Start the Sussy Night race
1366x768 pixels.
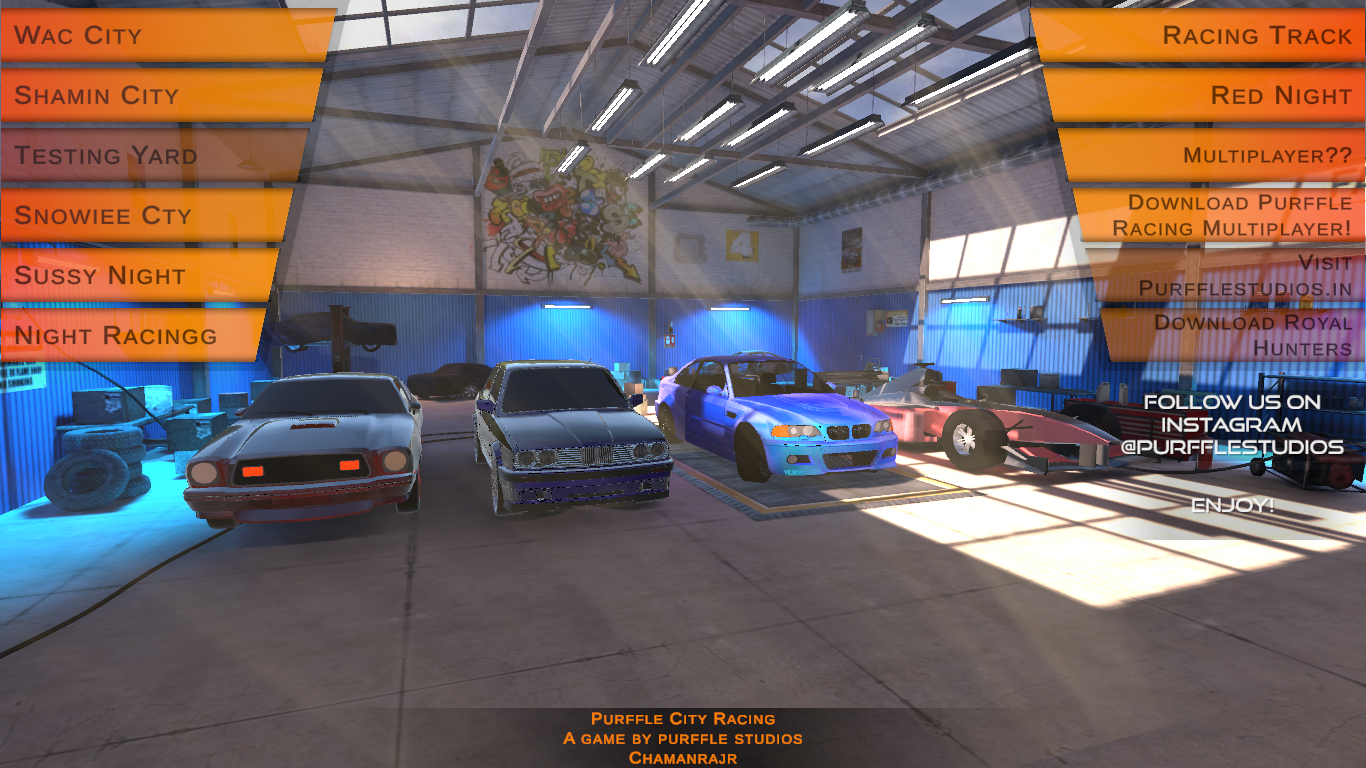click(x=130, y=275)
